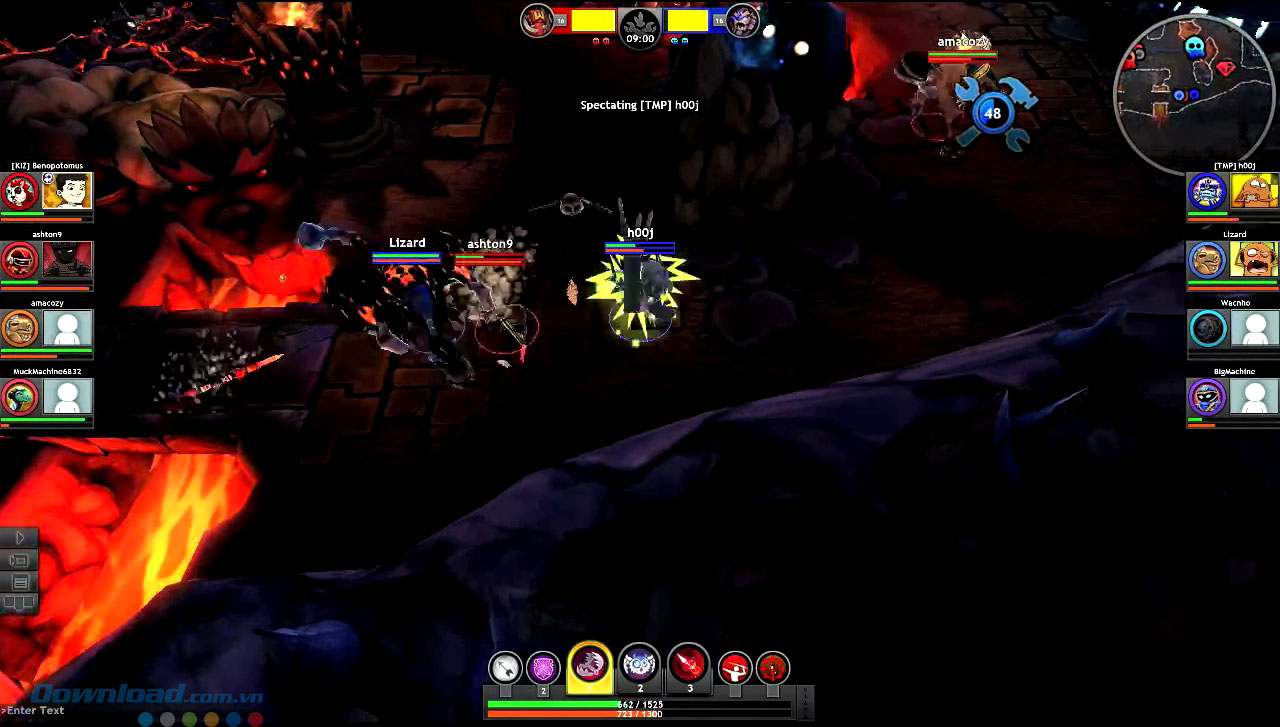
Task: Pick BigMachine's player row
Action: (1233, 397)
